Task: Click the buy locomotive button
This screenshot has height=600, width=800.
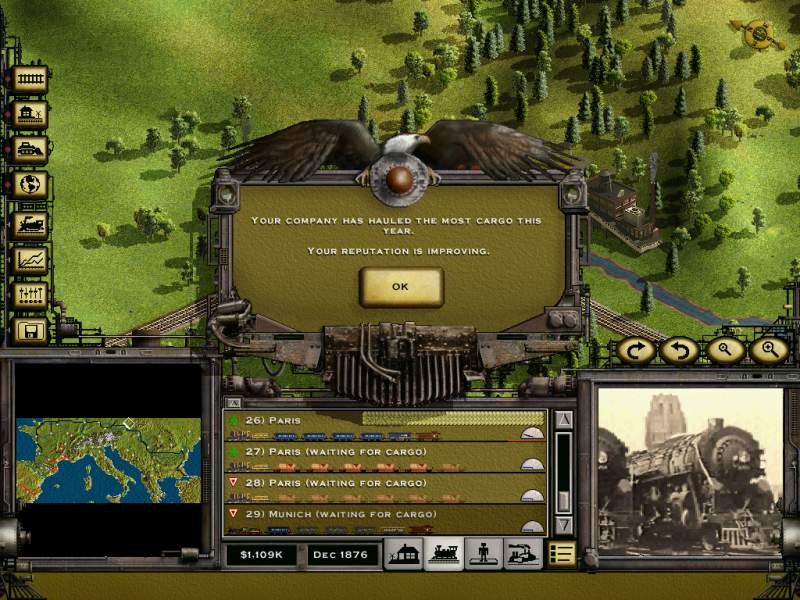Action: click(x=31, y=222)
